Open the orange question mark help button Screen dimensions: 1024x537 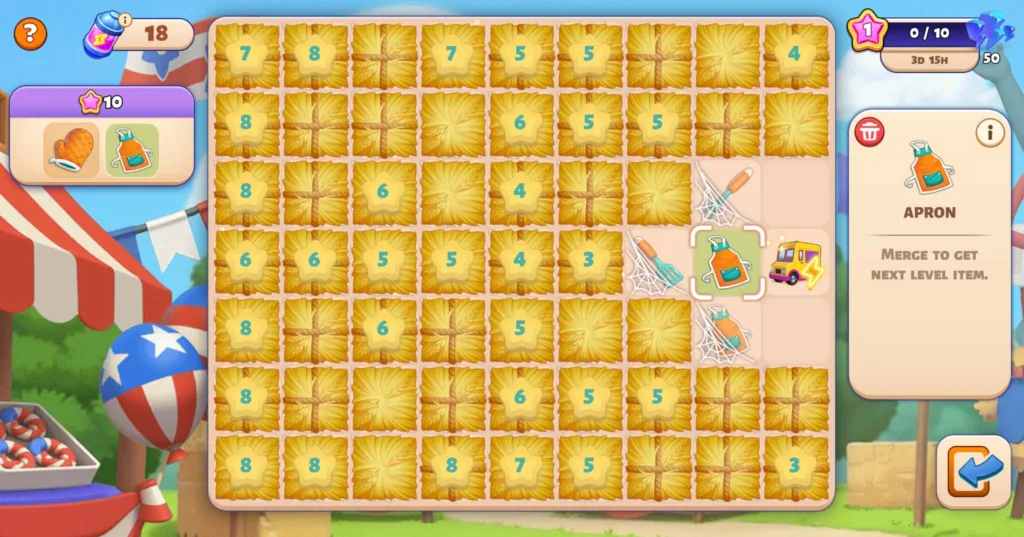pos(30,34)
